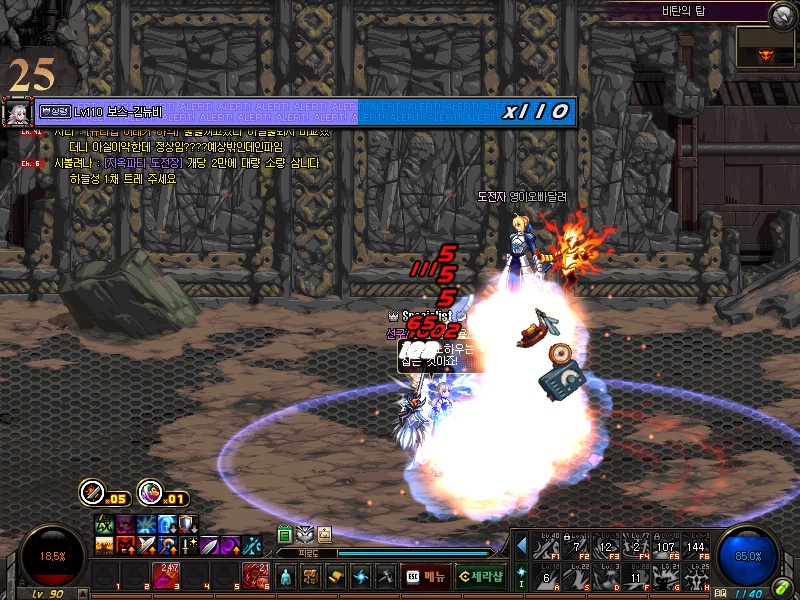Open the inventory chest icon
The height and width of the screenshot is (600, 800).
[310, 576]
